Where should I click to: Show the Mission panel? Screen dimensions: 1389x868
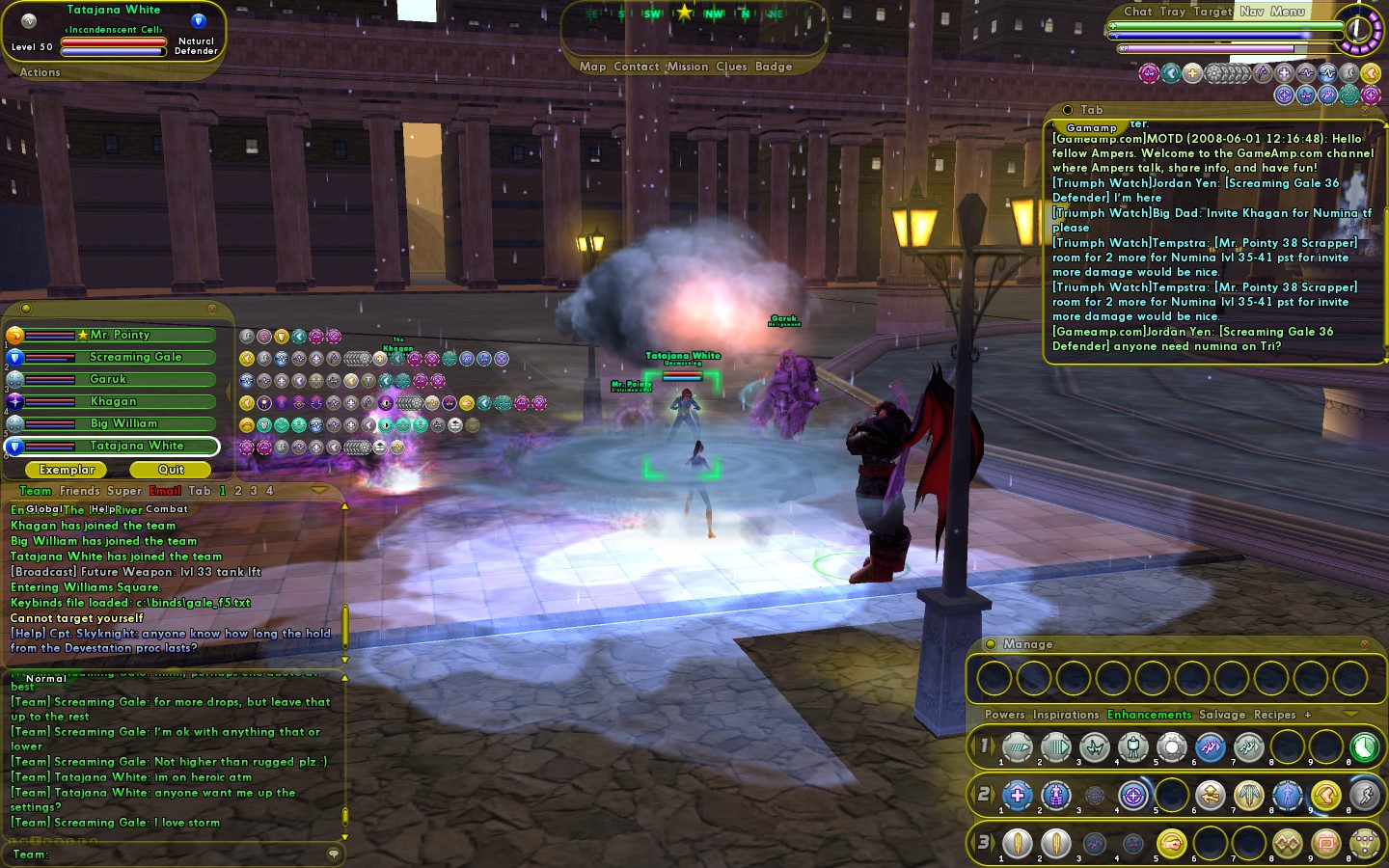687,67
